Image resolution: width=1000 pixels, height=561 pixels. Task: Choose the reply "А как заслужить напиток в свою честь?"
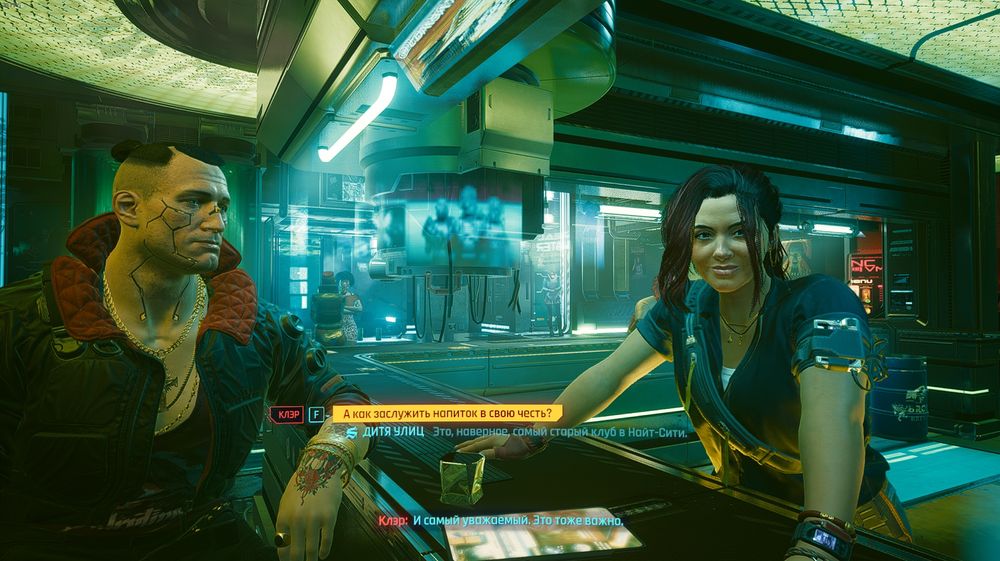point(447,413)
